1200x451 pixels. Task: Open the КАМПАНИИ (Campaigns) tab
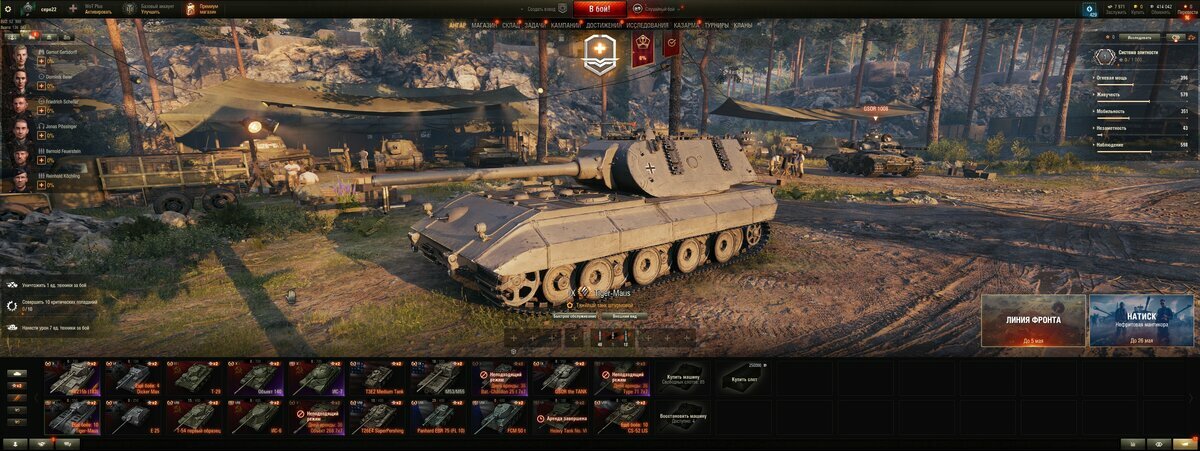564,24
